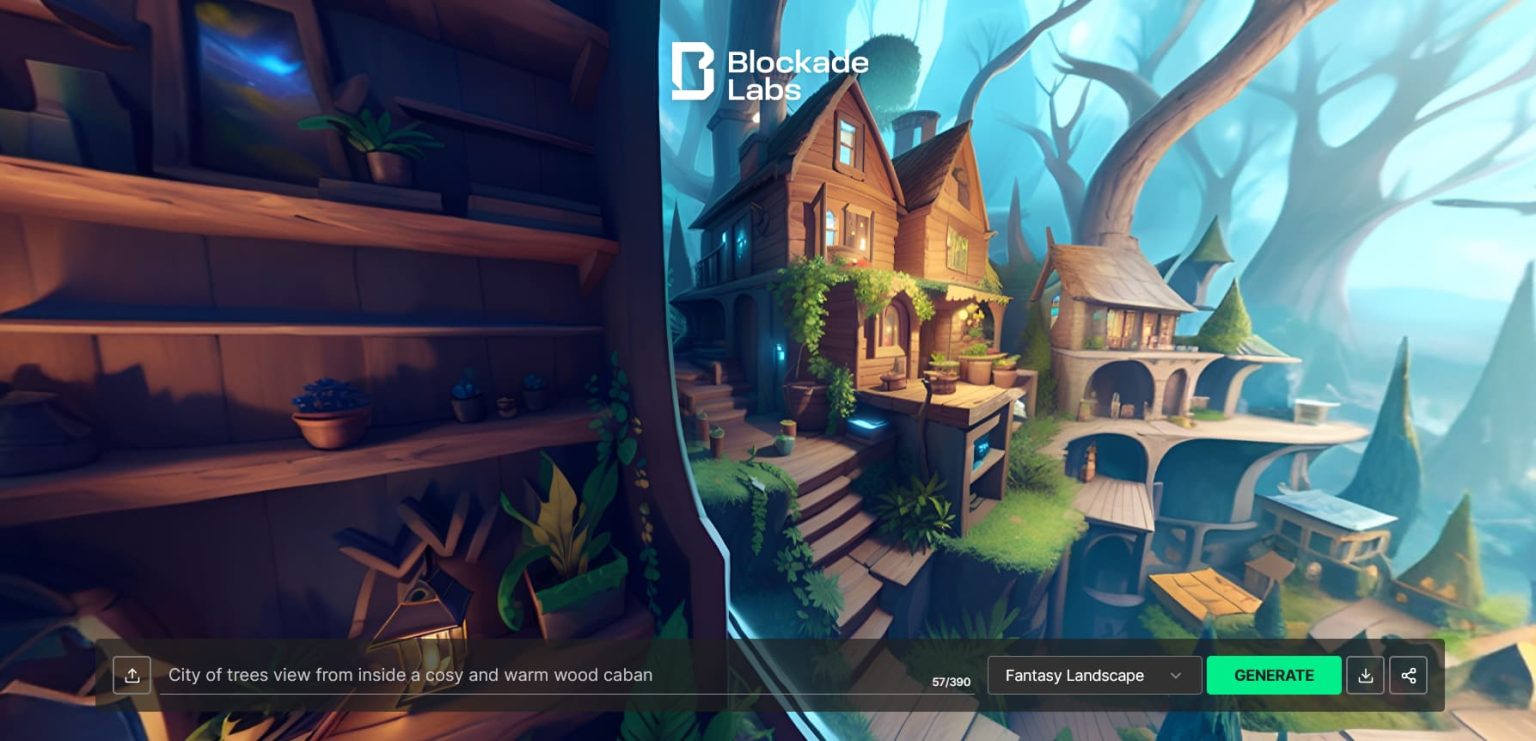Open the Fantasy Landscape style dropdown
The width and height of the screenshot is (1536, 741).
coord(1094,675)
